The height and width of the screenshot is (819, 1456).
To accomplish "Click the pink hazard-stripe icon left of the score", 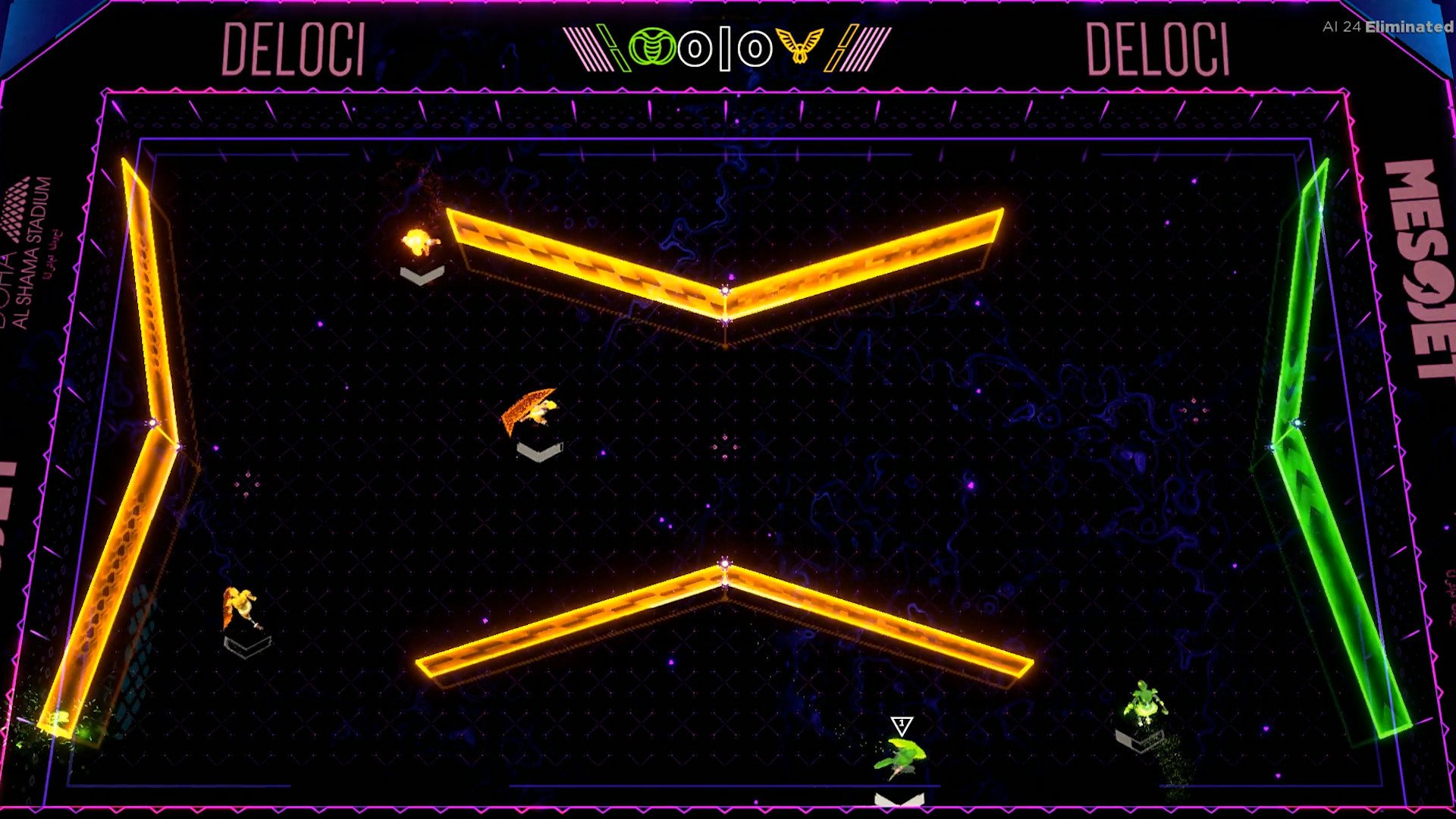I will 588,47.
